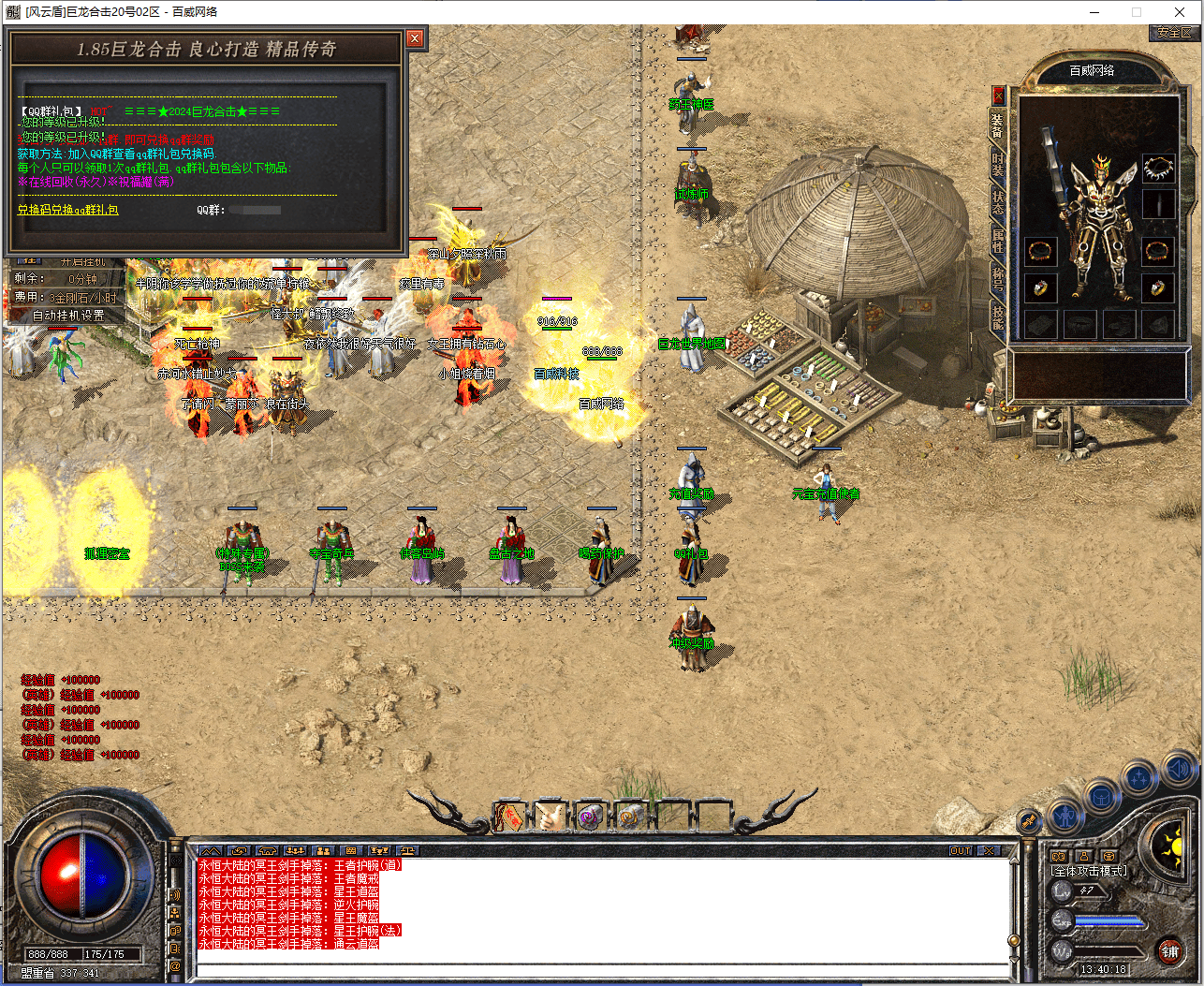Select the left bracelet equipment slot

(x=1040, y=251)
